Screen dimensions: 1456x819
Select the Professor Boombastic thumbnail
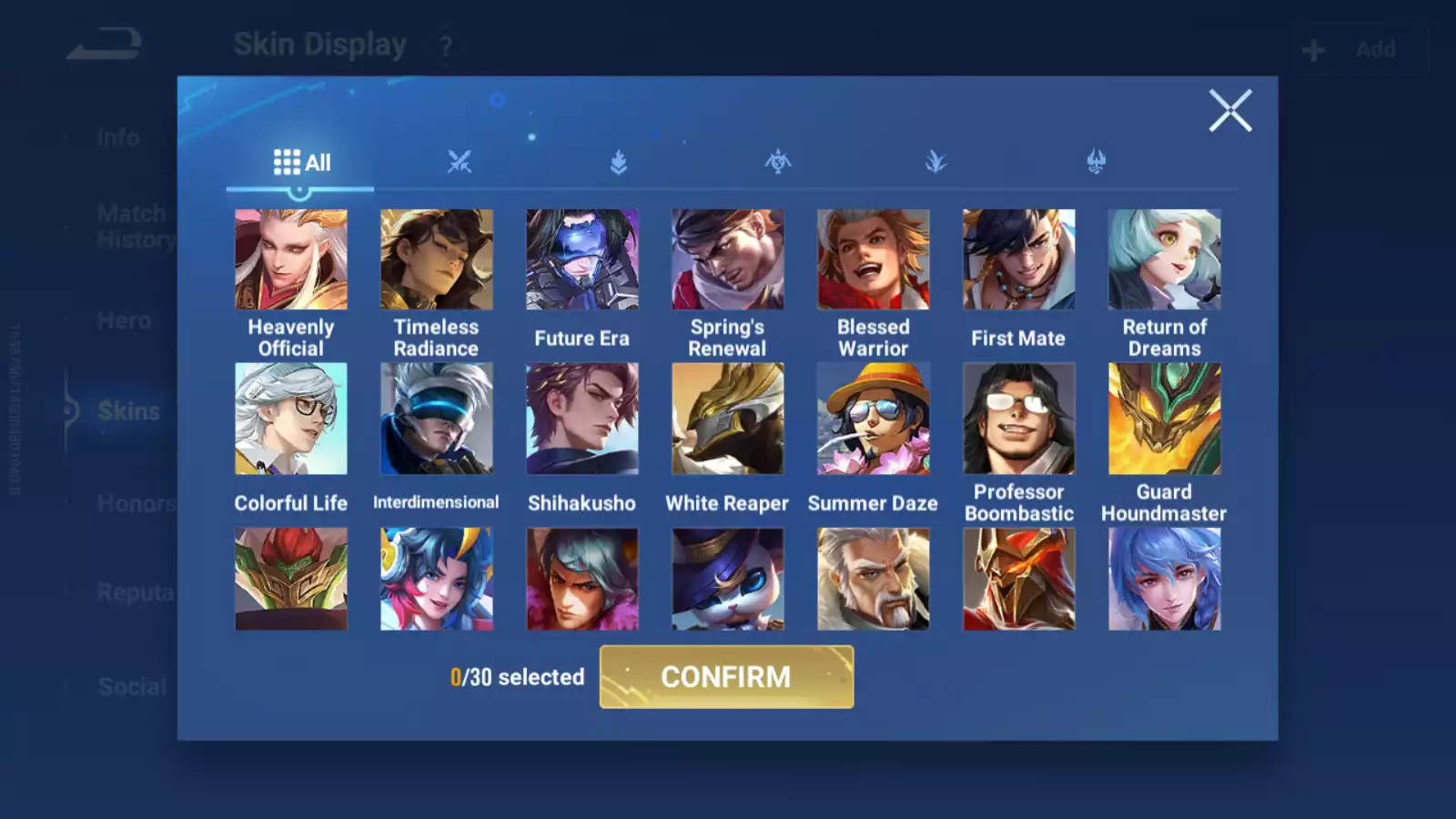1019,418
